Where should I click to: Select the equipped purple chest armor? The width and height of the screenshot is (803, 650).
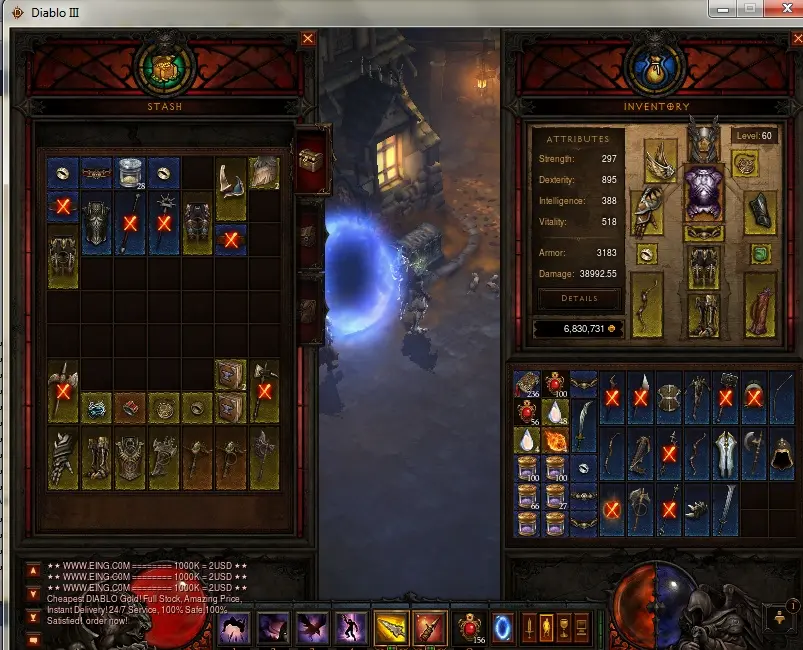(703, 192)
